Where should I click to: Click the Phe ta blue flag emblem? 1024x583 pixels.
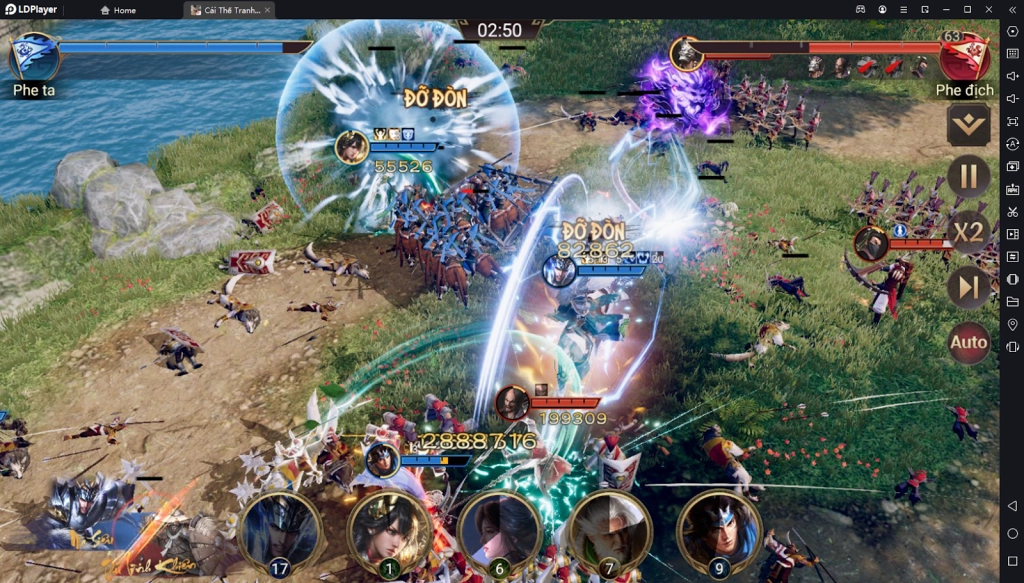pos(33,56)
